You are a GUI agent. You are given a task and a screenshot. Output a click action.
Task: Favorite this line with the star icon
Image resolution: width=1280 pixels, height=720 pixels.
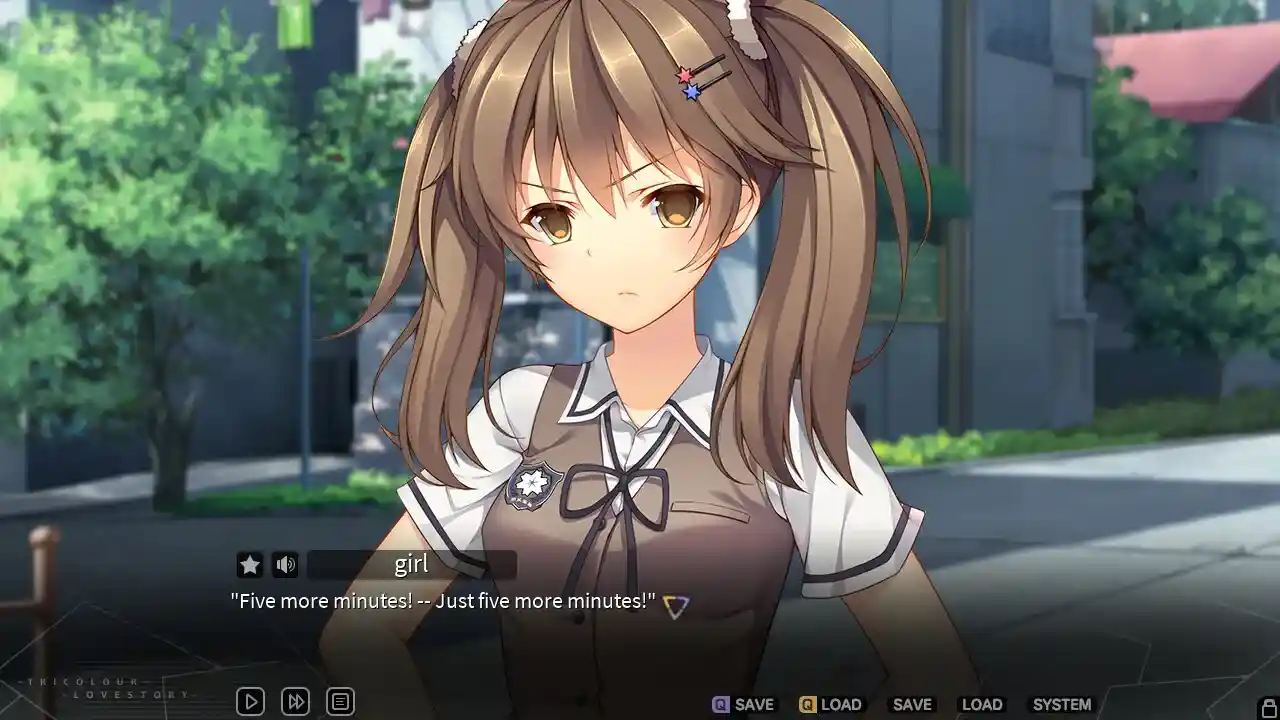pyautogui.click(x=248, y=564)
